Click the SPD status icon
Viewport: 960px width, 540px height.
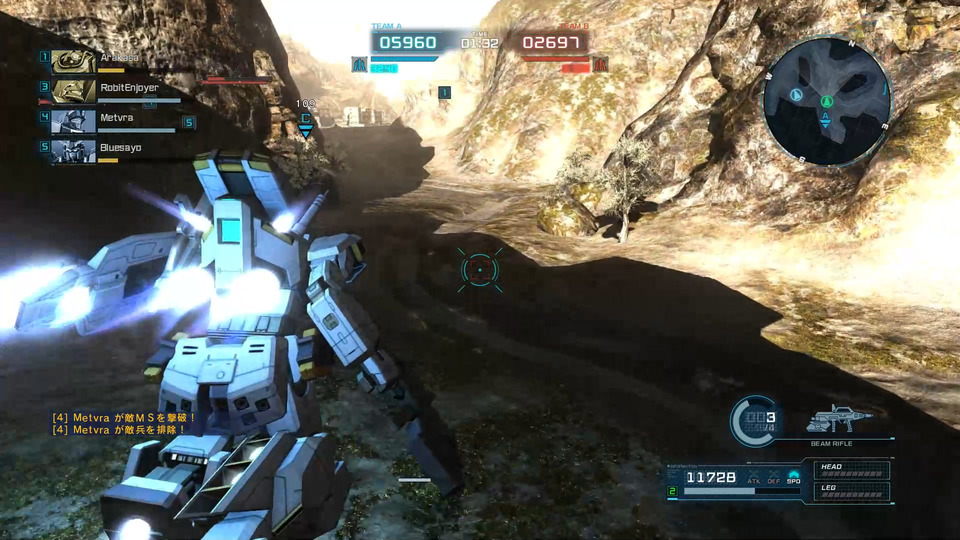[793, 477]
